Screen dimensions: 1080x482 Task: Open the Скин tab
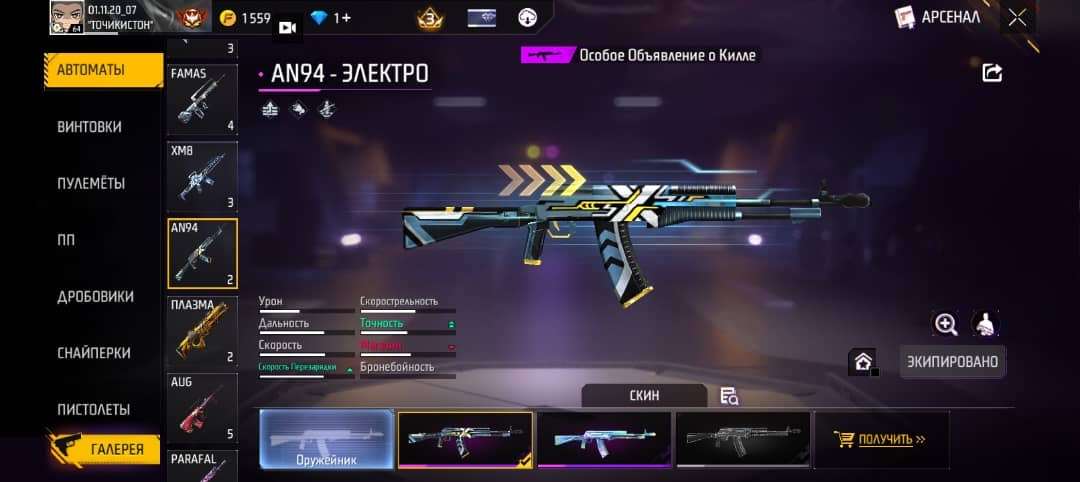tap(644, 396)
